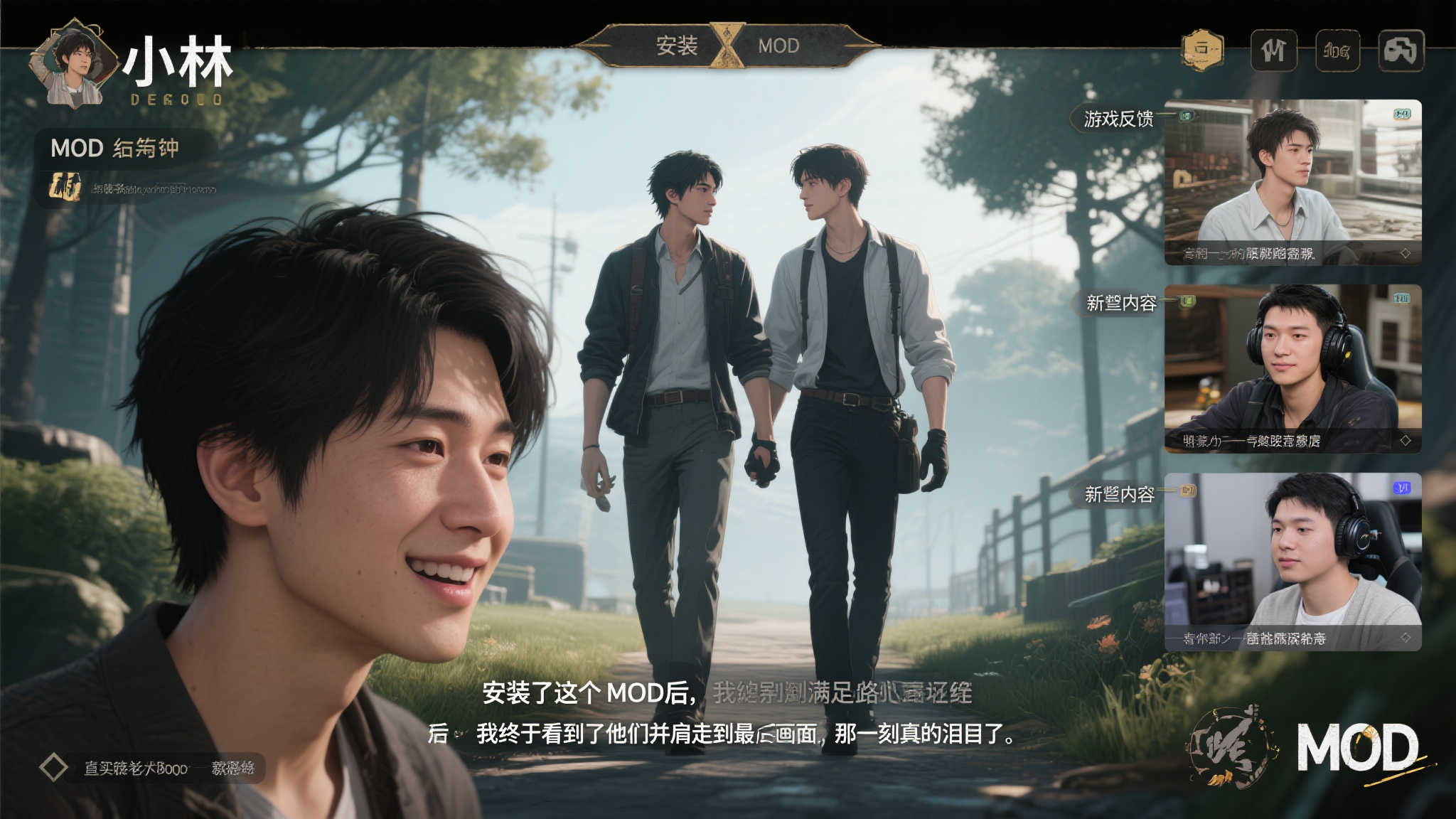Open the M icon button
Image resolution: width=1456 pixels, height=819 pixels.
pyautogui.click(x=1273, y=50)
